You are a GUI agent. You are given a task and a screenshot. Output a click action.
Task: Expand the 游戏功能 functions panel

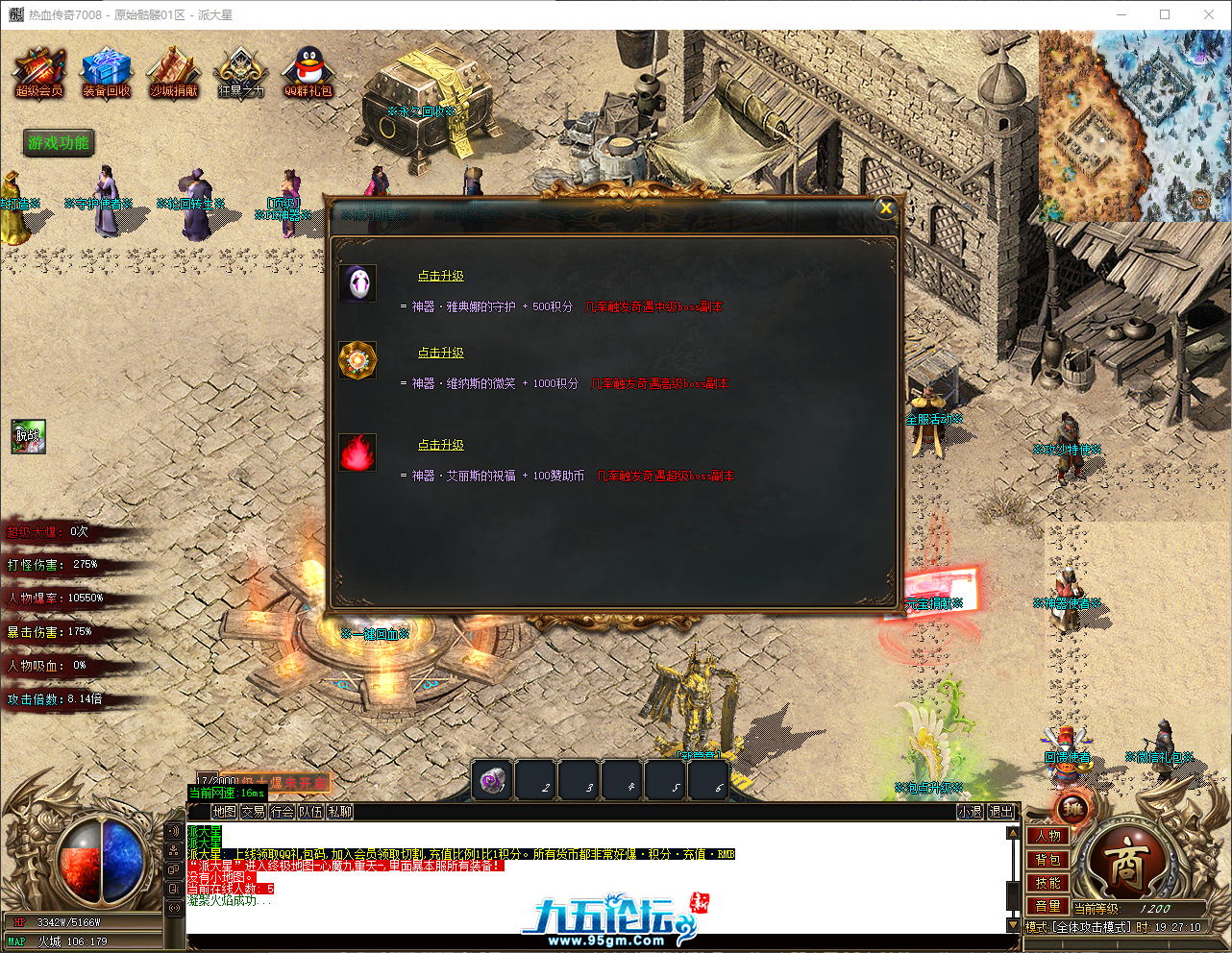[58, 142]
